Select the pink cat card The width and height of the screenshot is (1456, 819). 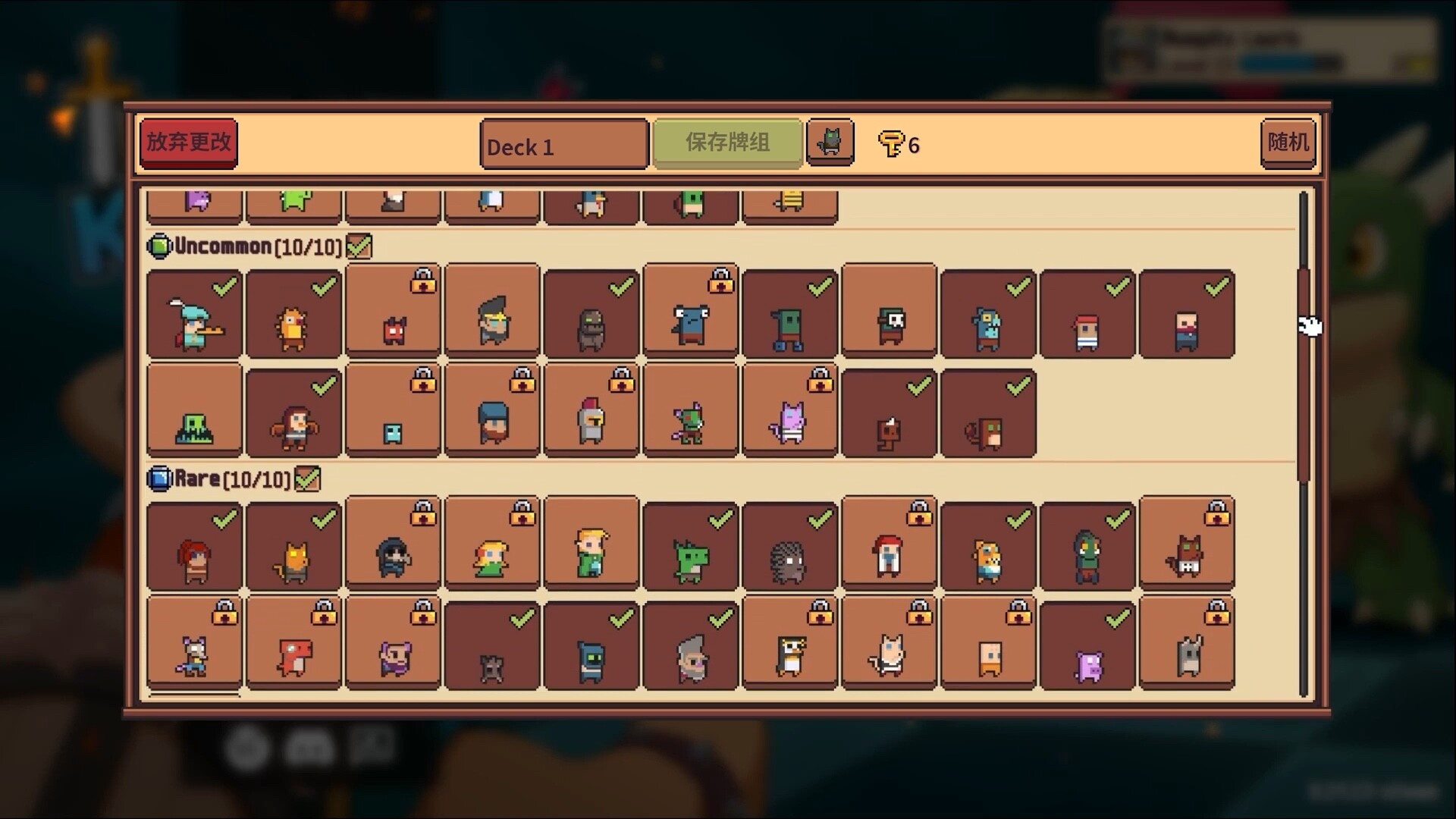pyautogui.click(x=789, y=412)
